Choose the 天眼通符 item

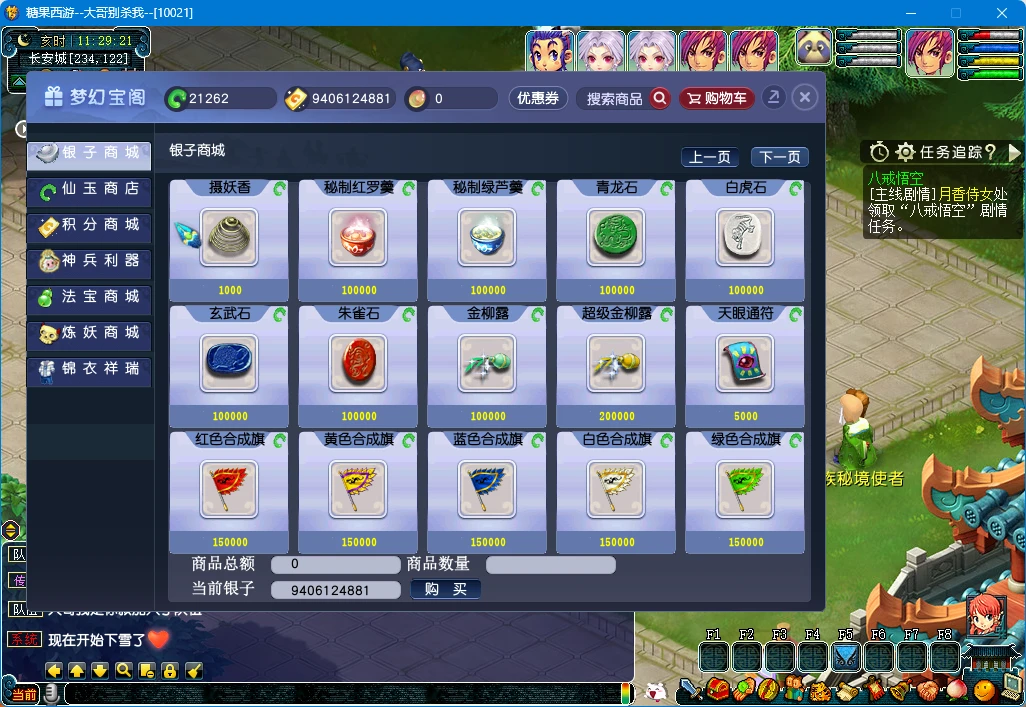tap(745, 363)
